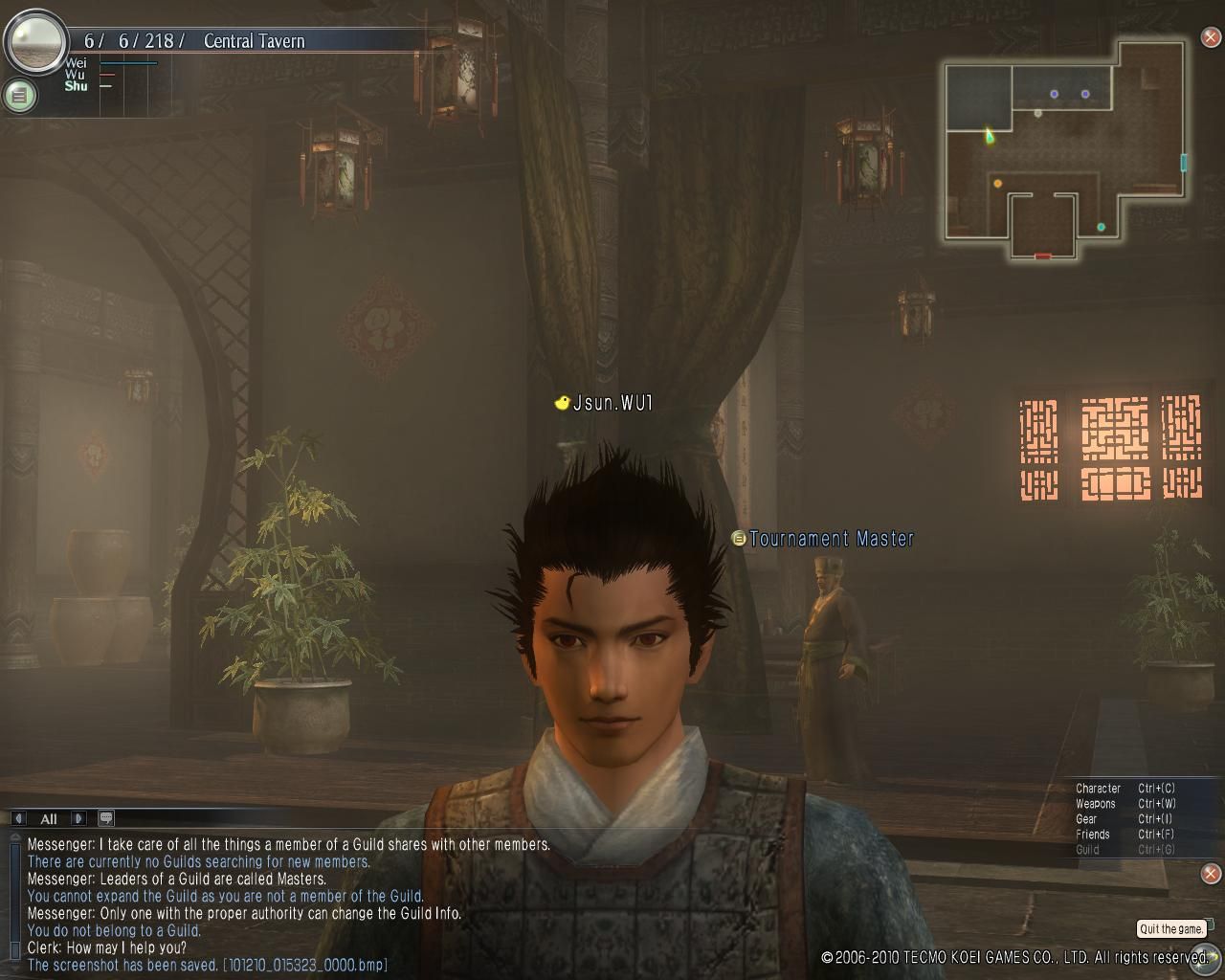Choose the greyed-out Guild menu entry
The height and width of the screenshot is (980, 1225).
(1087, 850)
